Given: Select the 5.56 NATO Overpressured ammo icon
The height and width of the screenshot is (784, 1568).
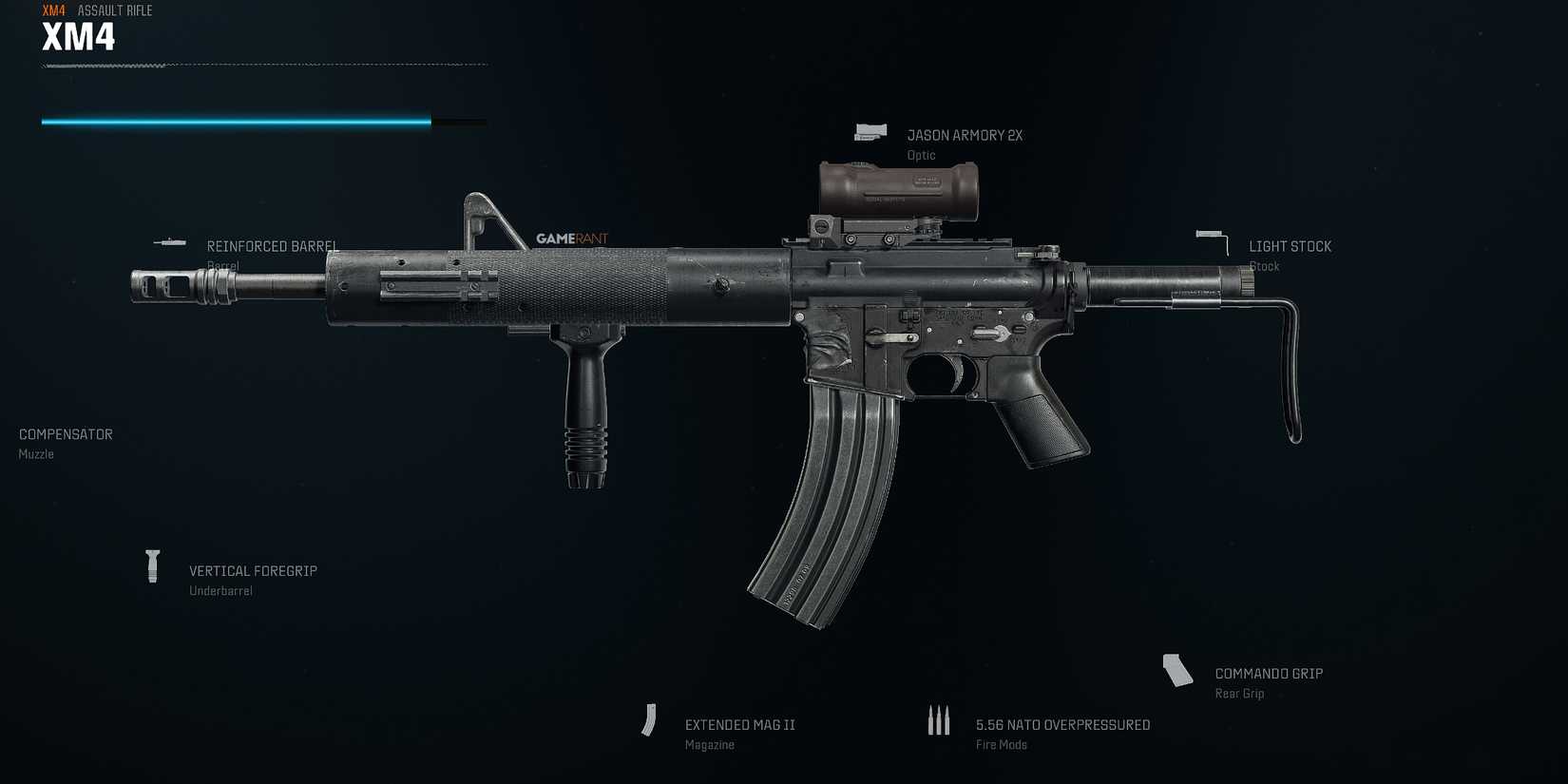Looking at the screenshot, I should click(x=939, y=720).
